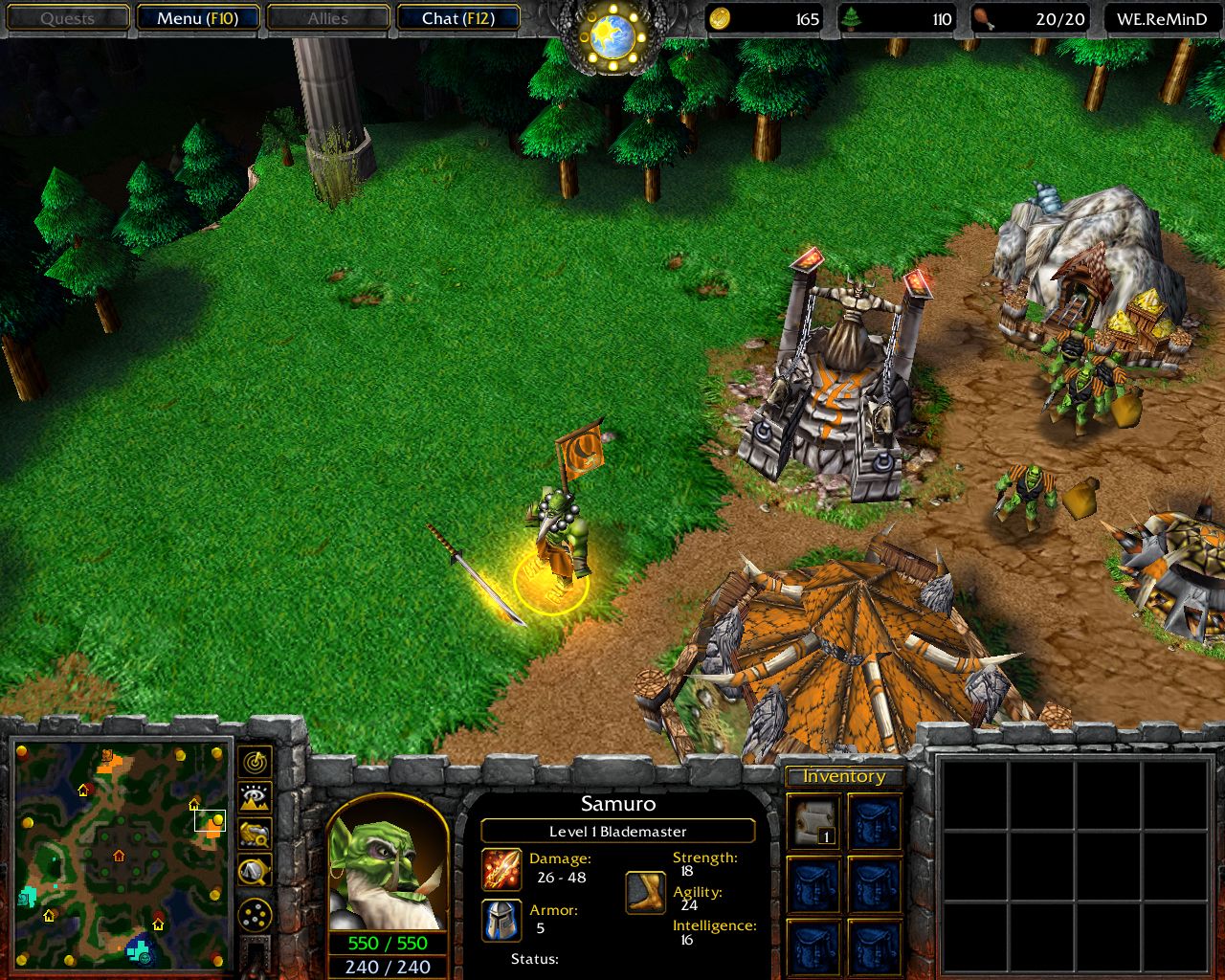Click the minimap
Screen dimensions: 1225x980
122,855
